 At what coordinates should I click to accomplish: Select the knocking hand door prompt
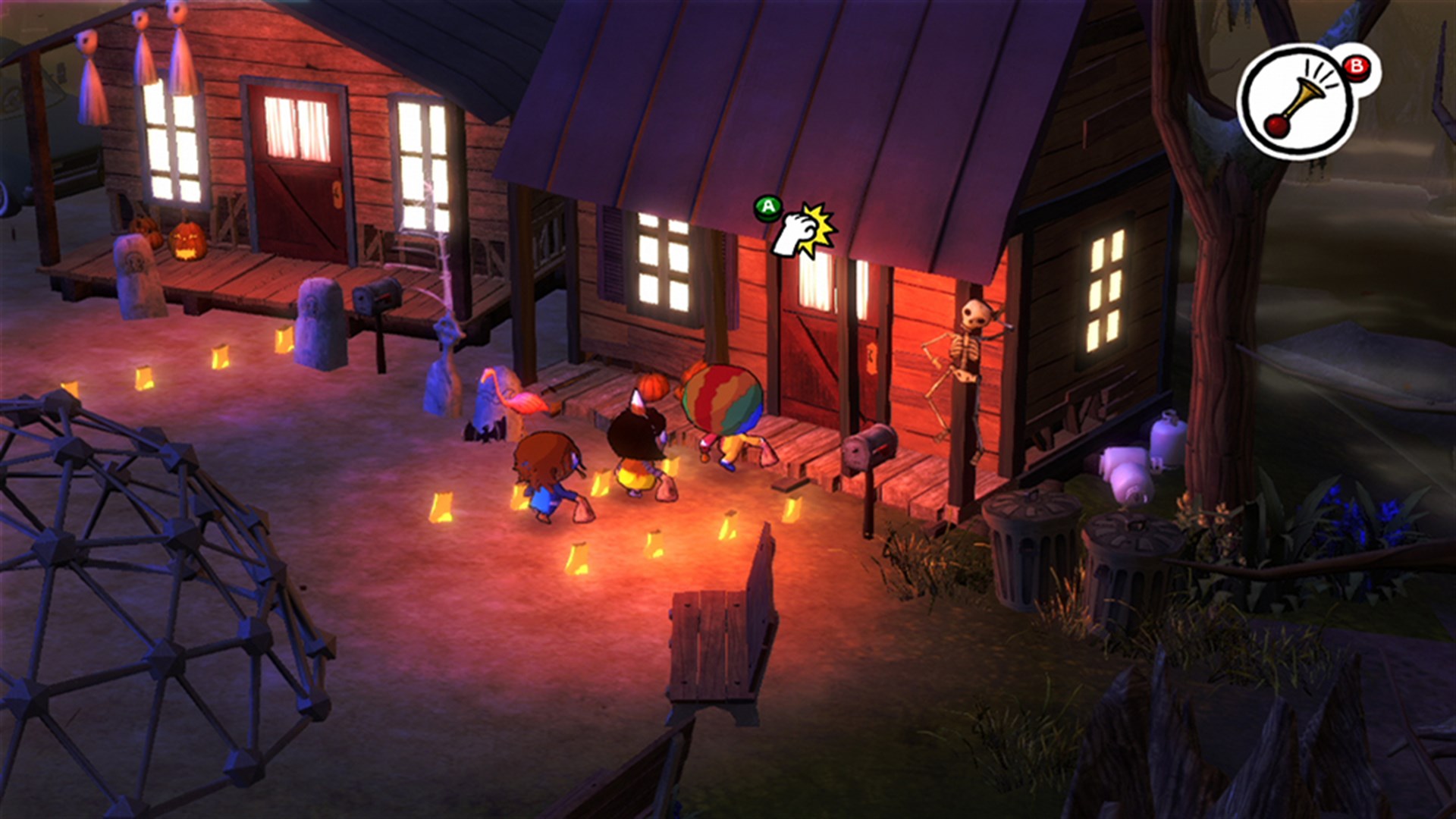pyautogui.click(x=802, y=230)
